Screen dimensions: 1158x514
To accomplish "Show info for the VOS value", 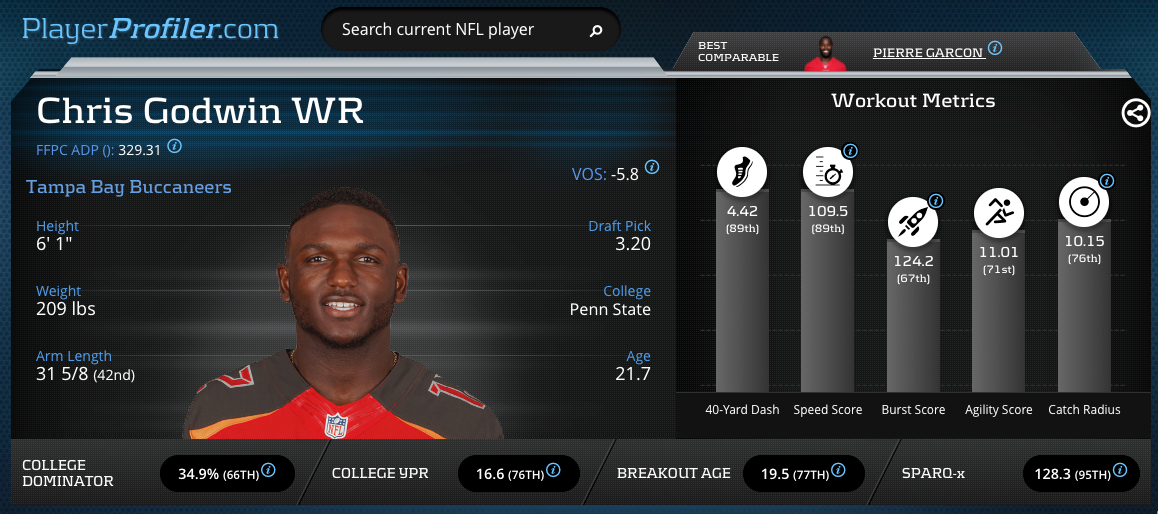I will [x=652, y=167].
